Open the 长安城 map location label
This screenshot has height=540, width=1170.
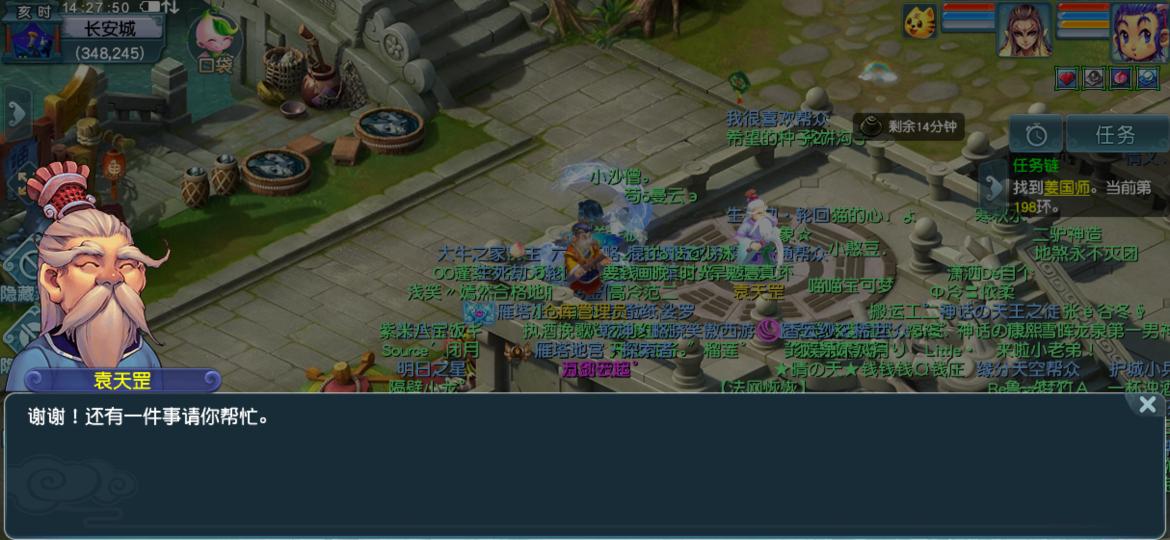[x=110, y=29]
